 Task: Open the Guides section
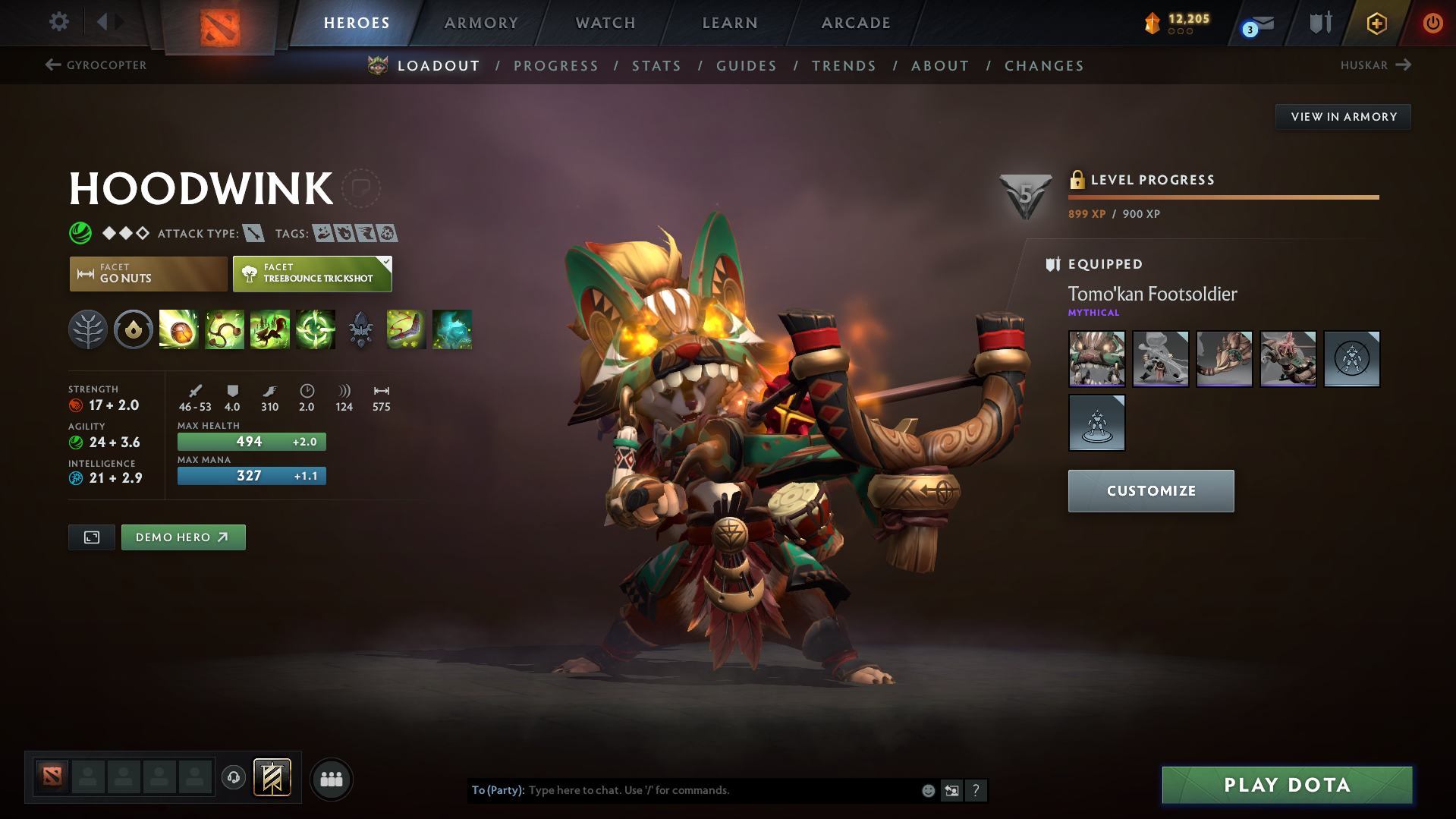747,66
